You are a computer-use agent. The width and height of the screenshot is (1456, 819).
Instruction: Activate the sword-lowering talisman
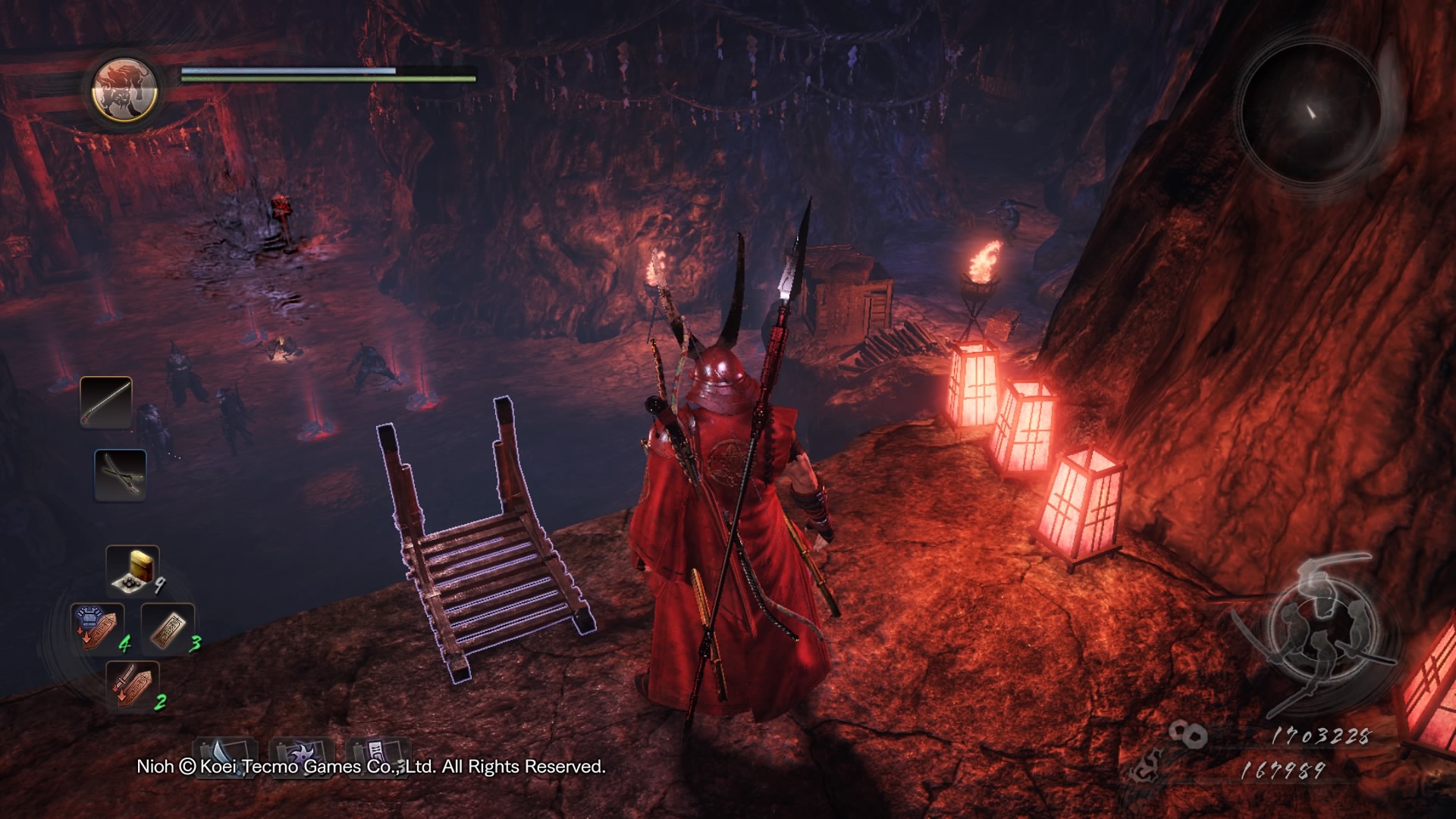(132, 685)
